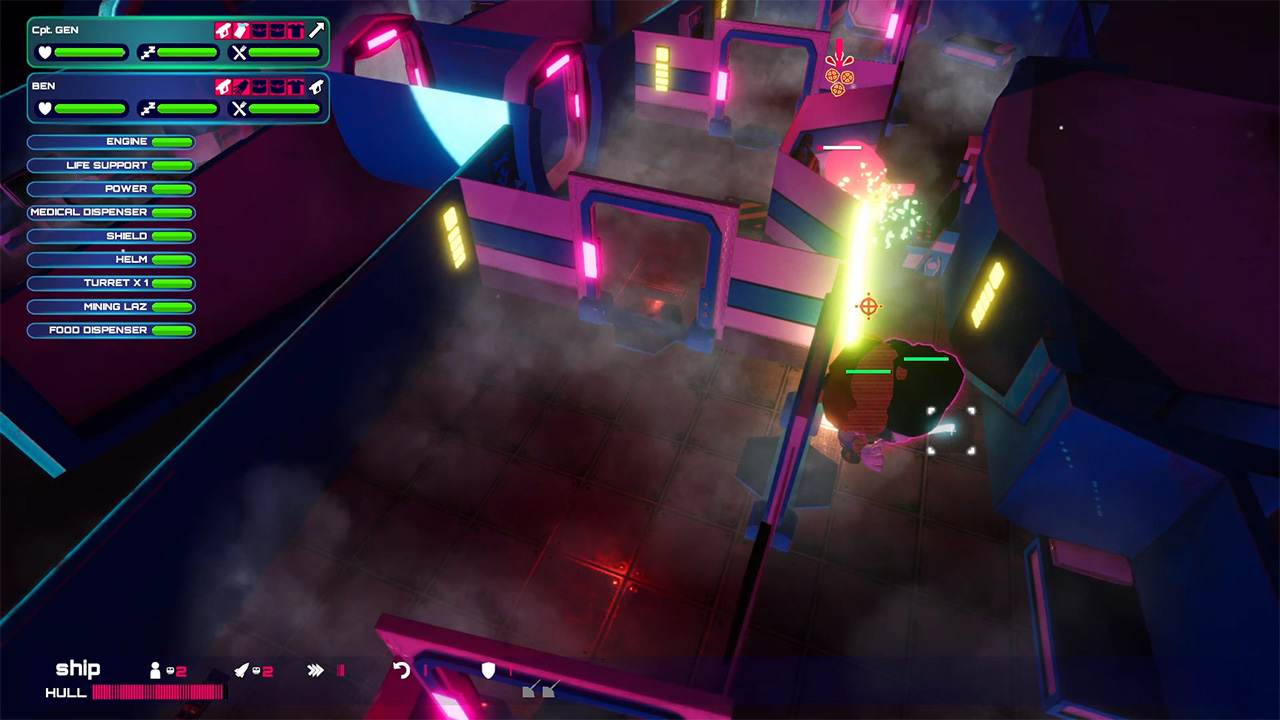Screen dimensions: 1280x720
Task: Click the shield icon in the bottom ship bar
Action: [x=488, y=671]
